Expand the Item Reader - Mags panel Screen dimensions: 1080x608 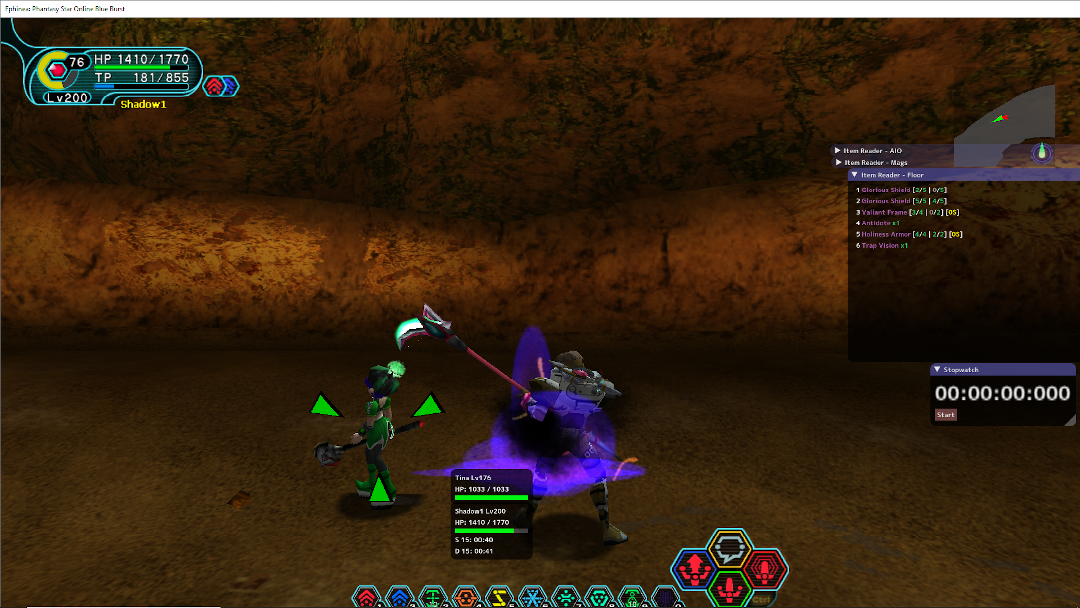click(838, 162)
